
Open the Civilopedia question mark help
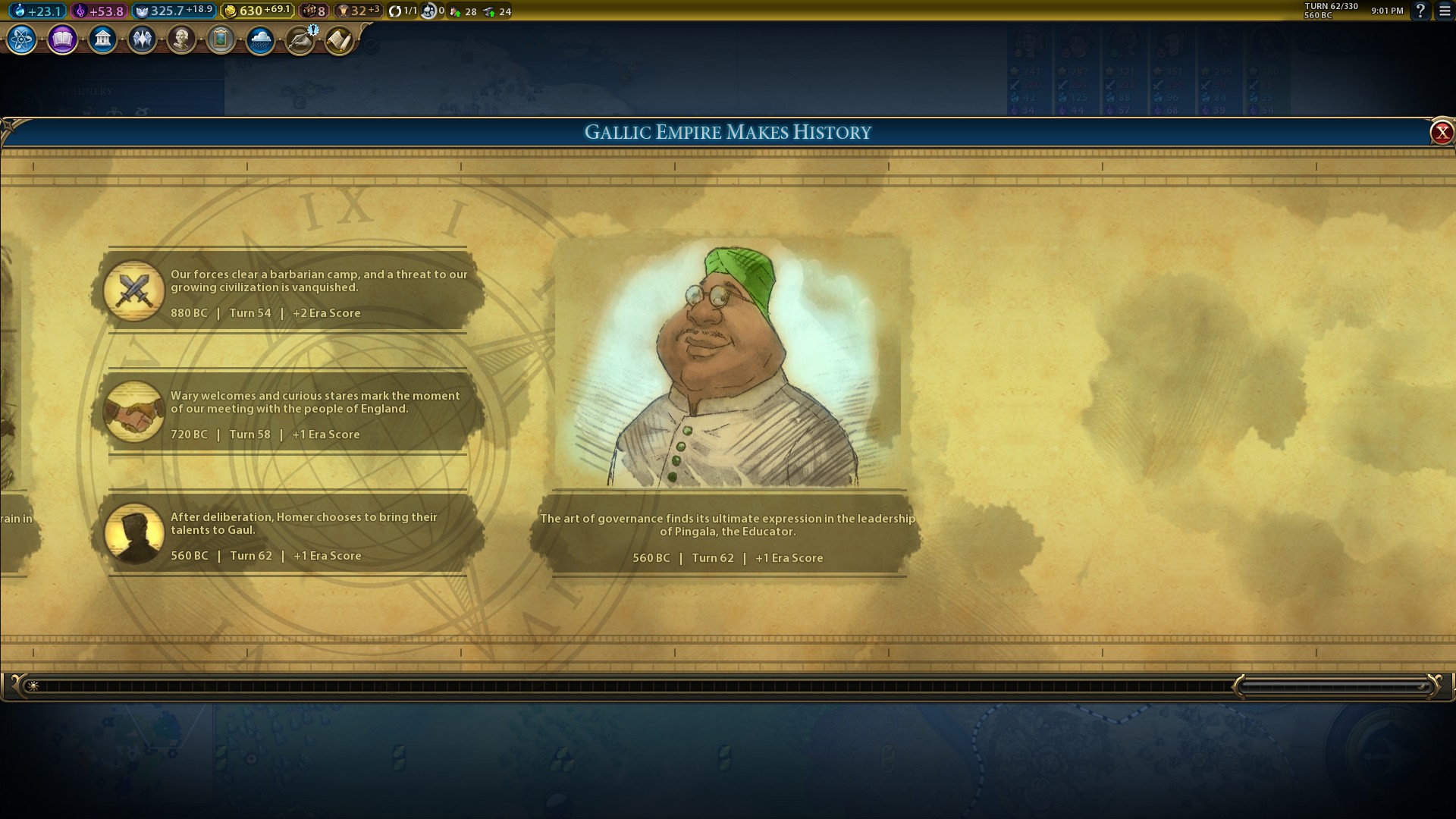click(1420, 11)
